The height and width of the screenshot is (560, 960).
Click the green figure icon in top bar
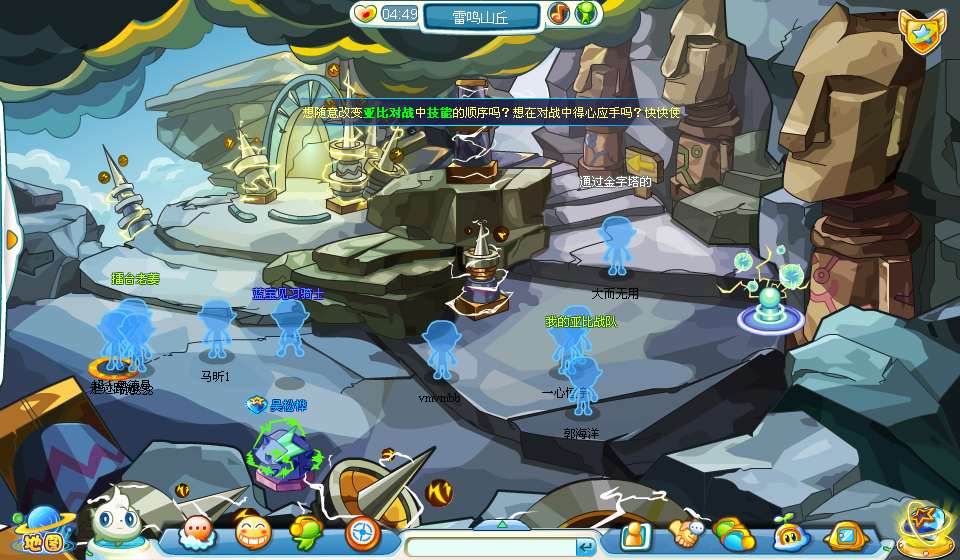[587, 14]
